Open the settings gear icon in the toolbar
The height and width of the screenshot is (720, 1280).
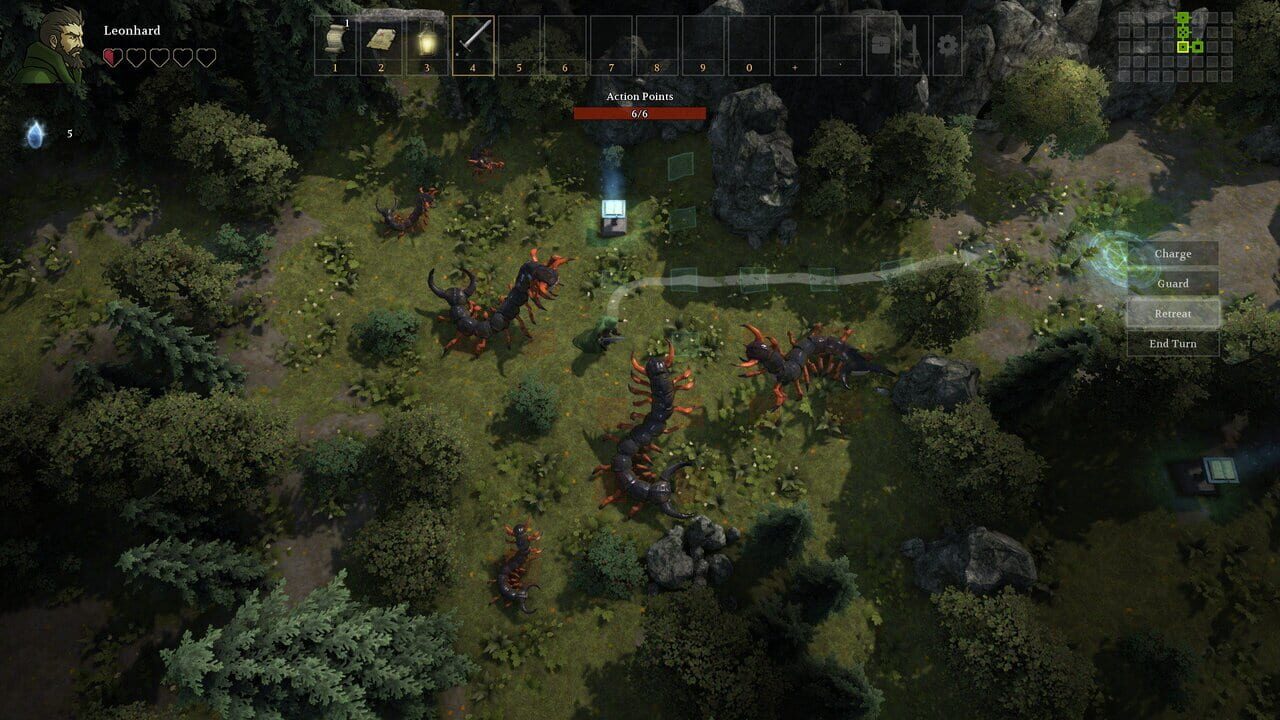coord(947,43)
